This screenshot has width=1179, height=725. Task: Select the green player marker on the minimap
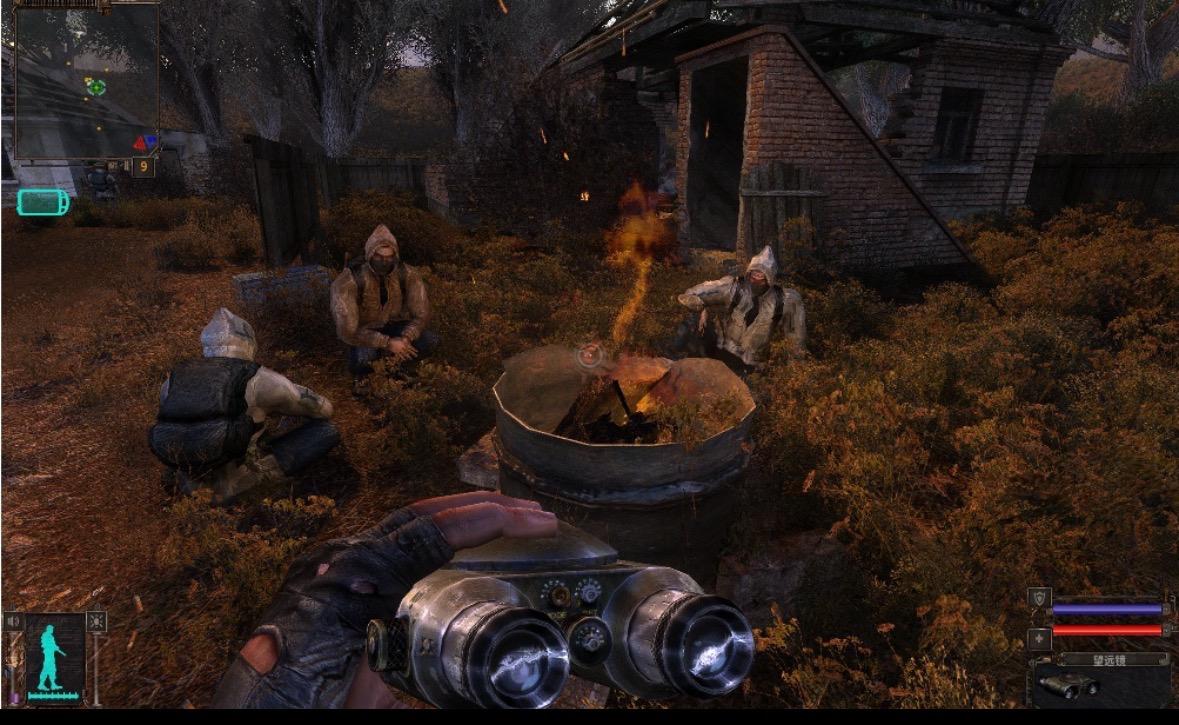point(96,87)
